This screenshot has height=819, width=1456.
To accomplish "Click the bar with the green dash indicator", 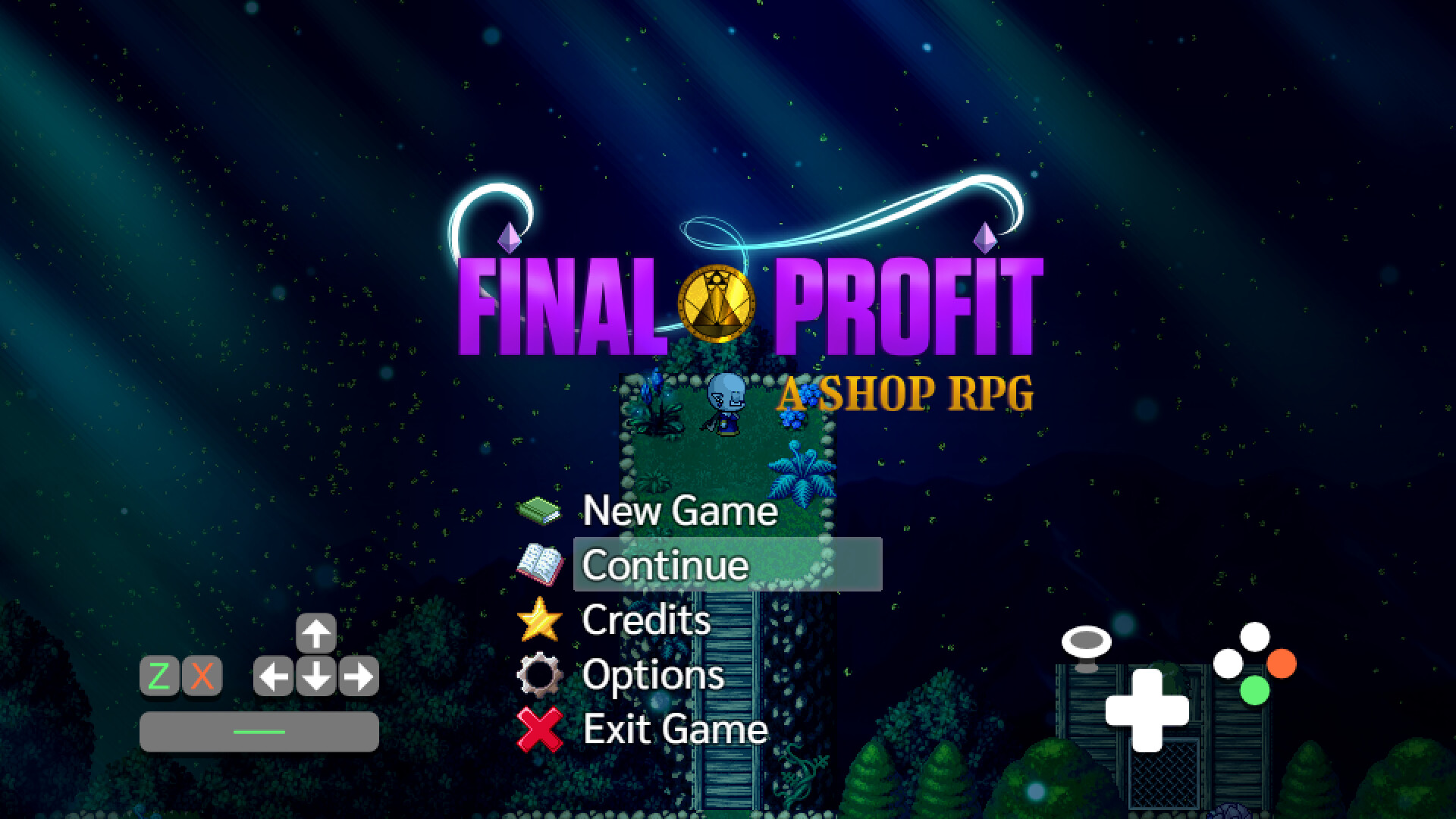I will point(258,731).
